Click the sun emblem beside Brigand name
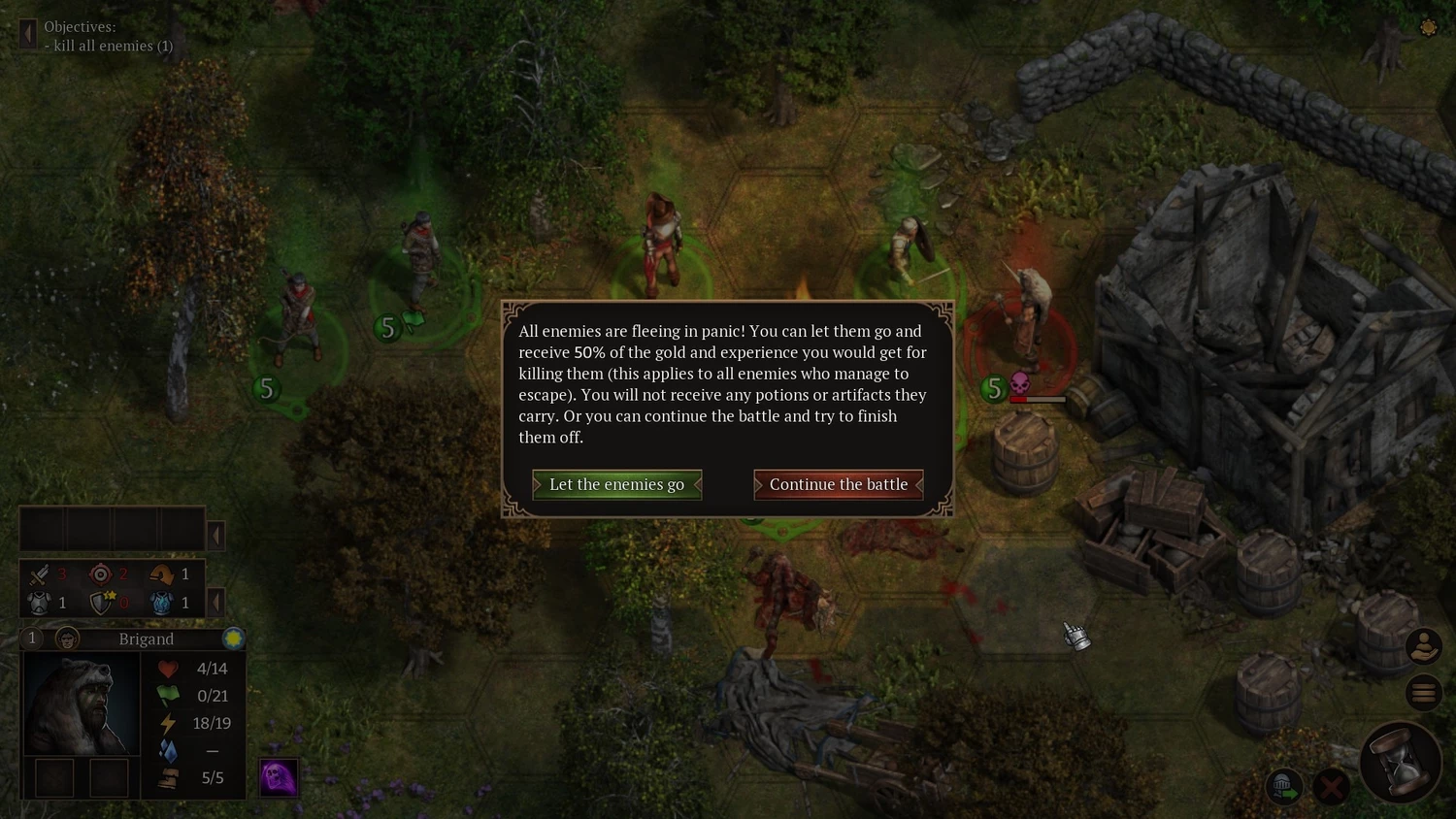Viewport: 1456px width, 819px height. (233, 639)
